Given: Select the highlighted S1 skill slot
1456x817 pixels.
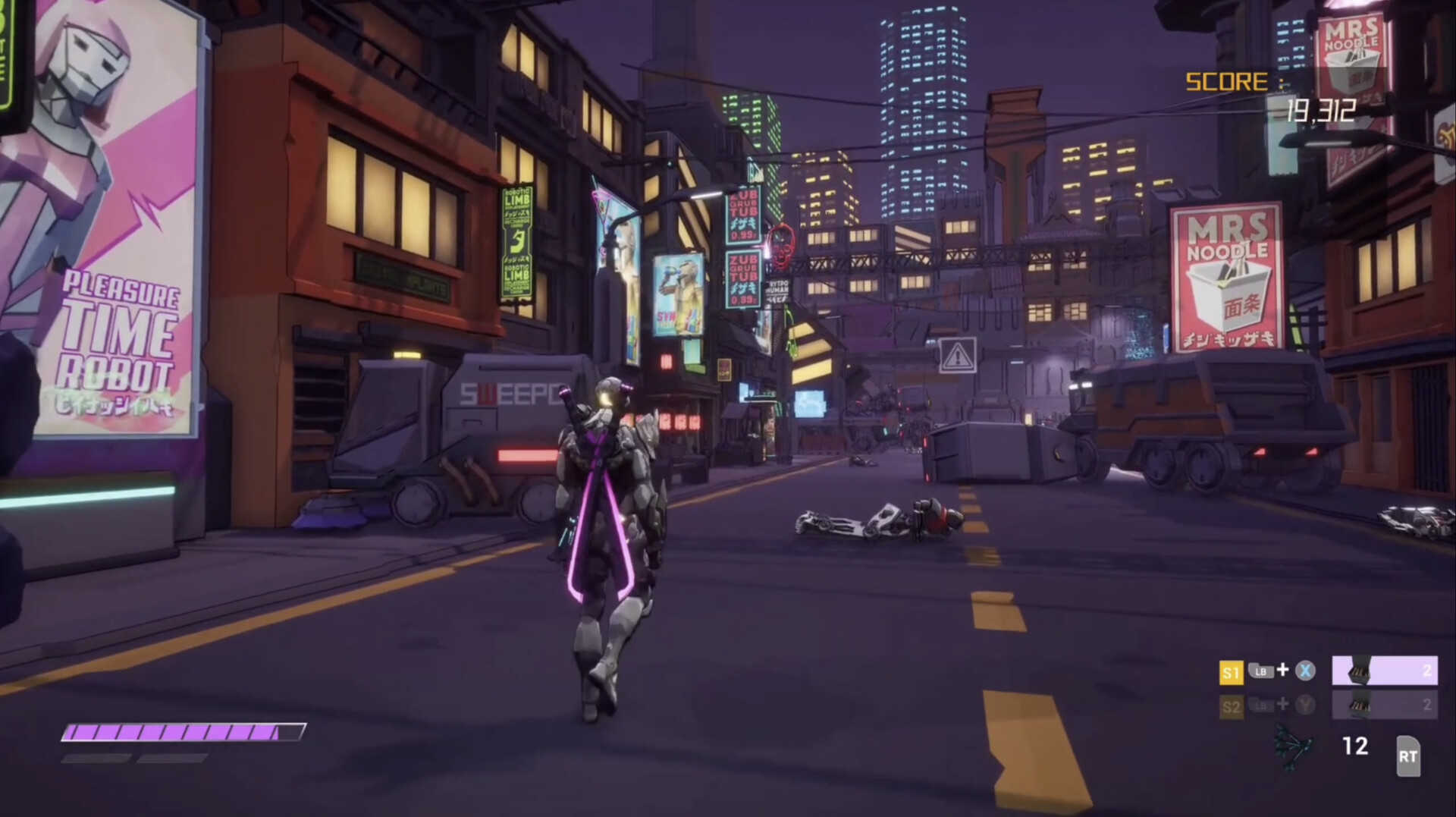Looking at the screenshot, I should 1384,671.
